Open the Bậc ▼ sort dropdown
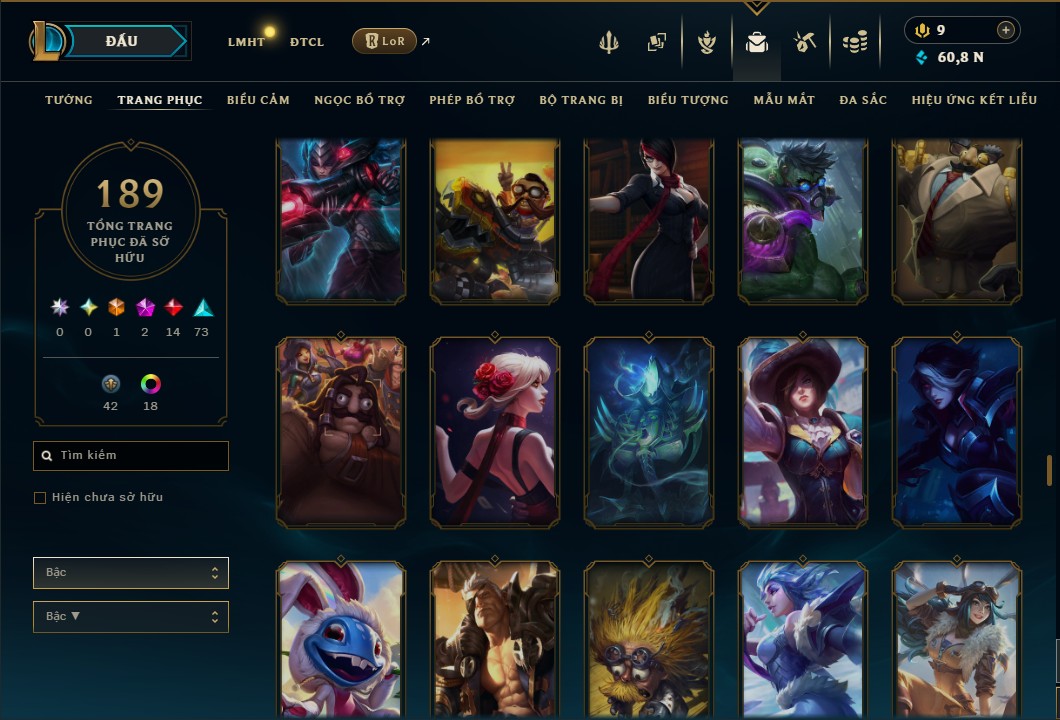The image size is (1060, 720). [x=131, y=617]
